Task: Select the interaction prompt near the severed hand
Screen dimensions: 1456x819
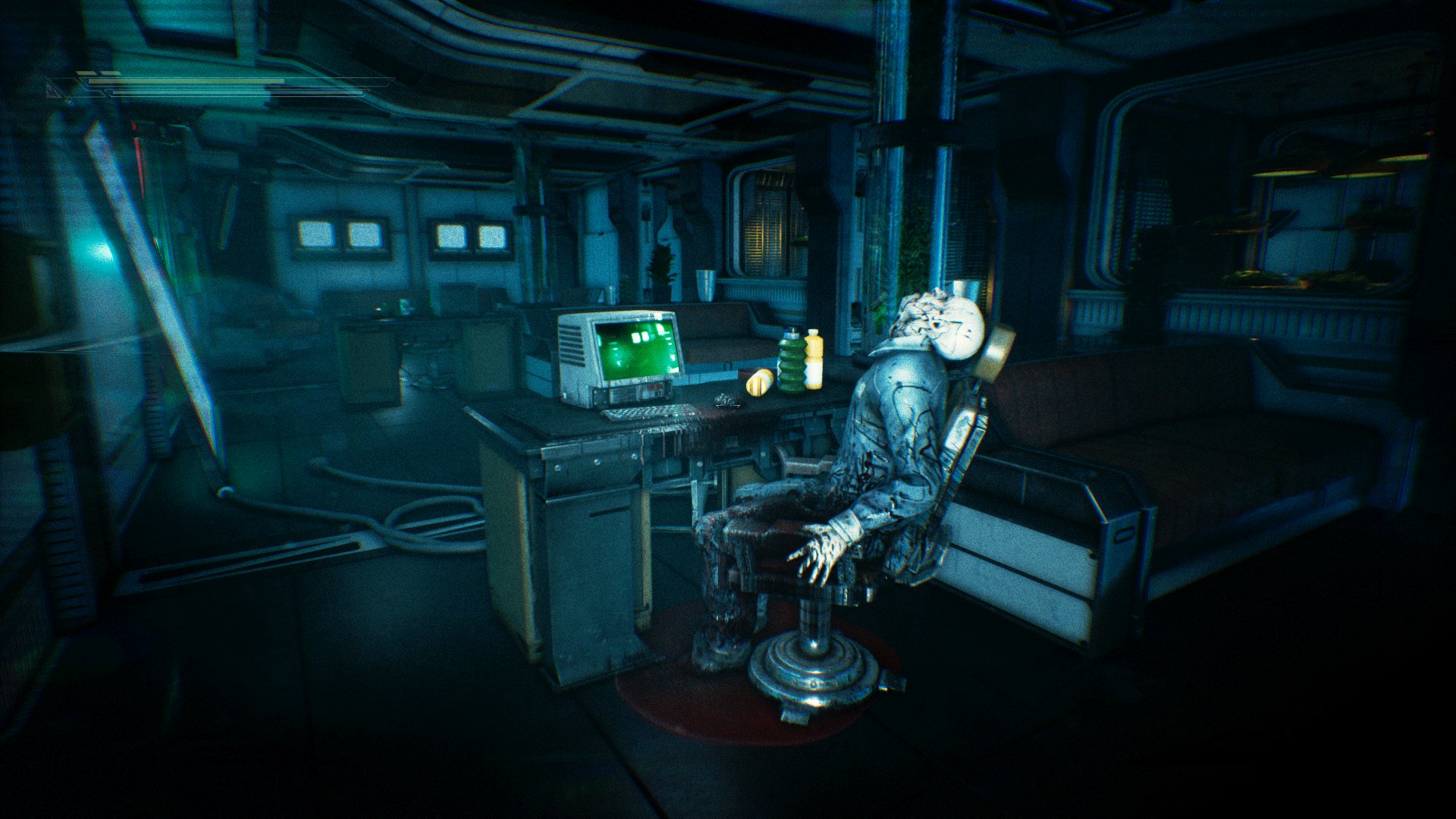Action: click(x=728, y=406)
